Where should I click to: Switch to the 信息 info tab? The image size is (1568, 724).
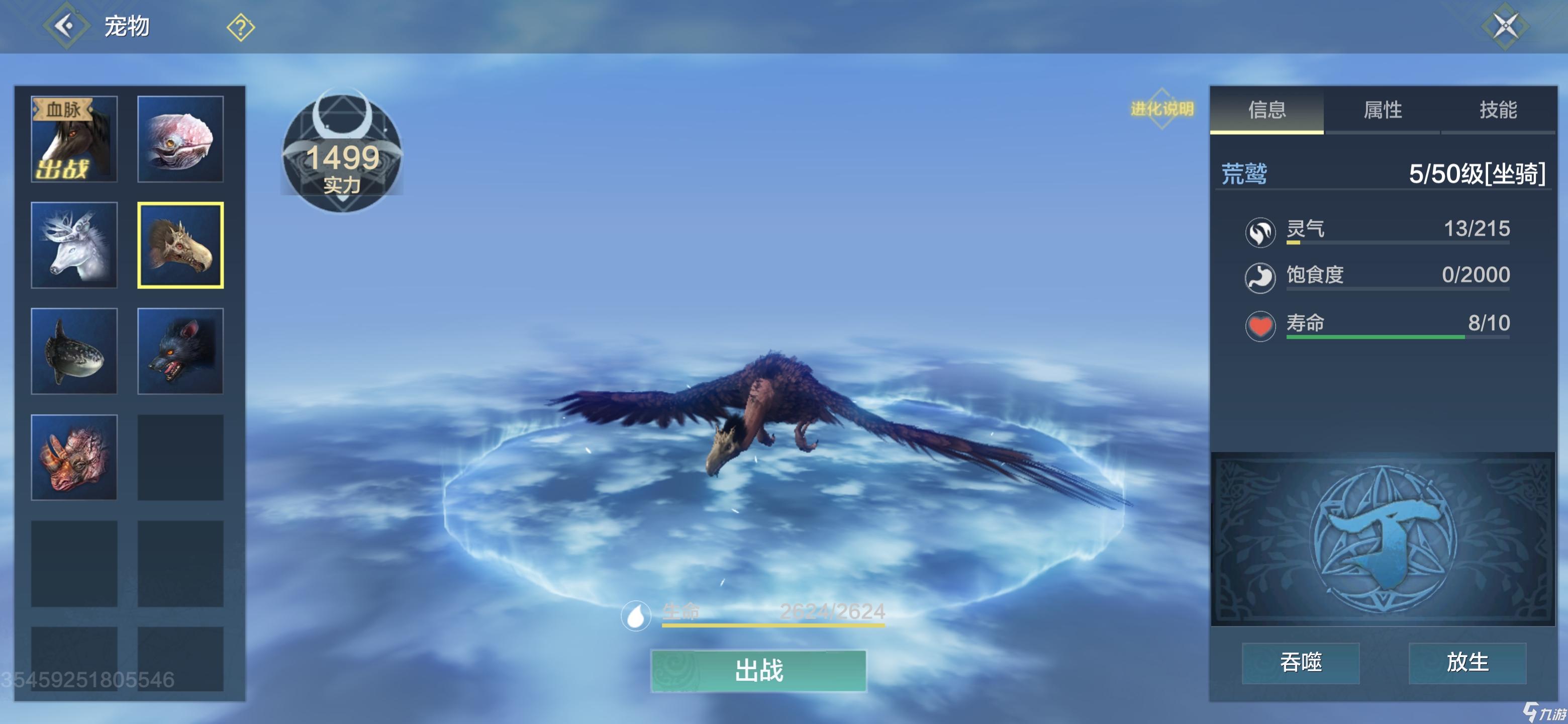[1266, 110]
